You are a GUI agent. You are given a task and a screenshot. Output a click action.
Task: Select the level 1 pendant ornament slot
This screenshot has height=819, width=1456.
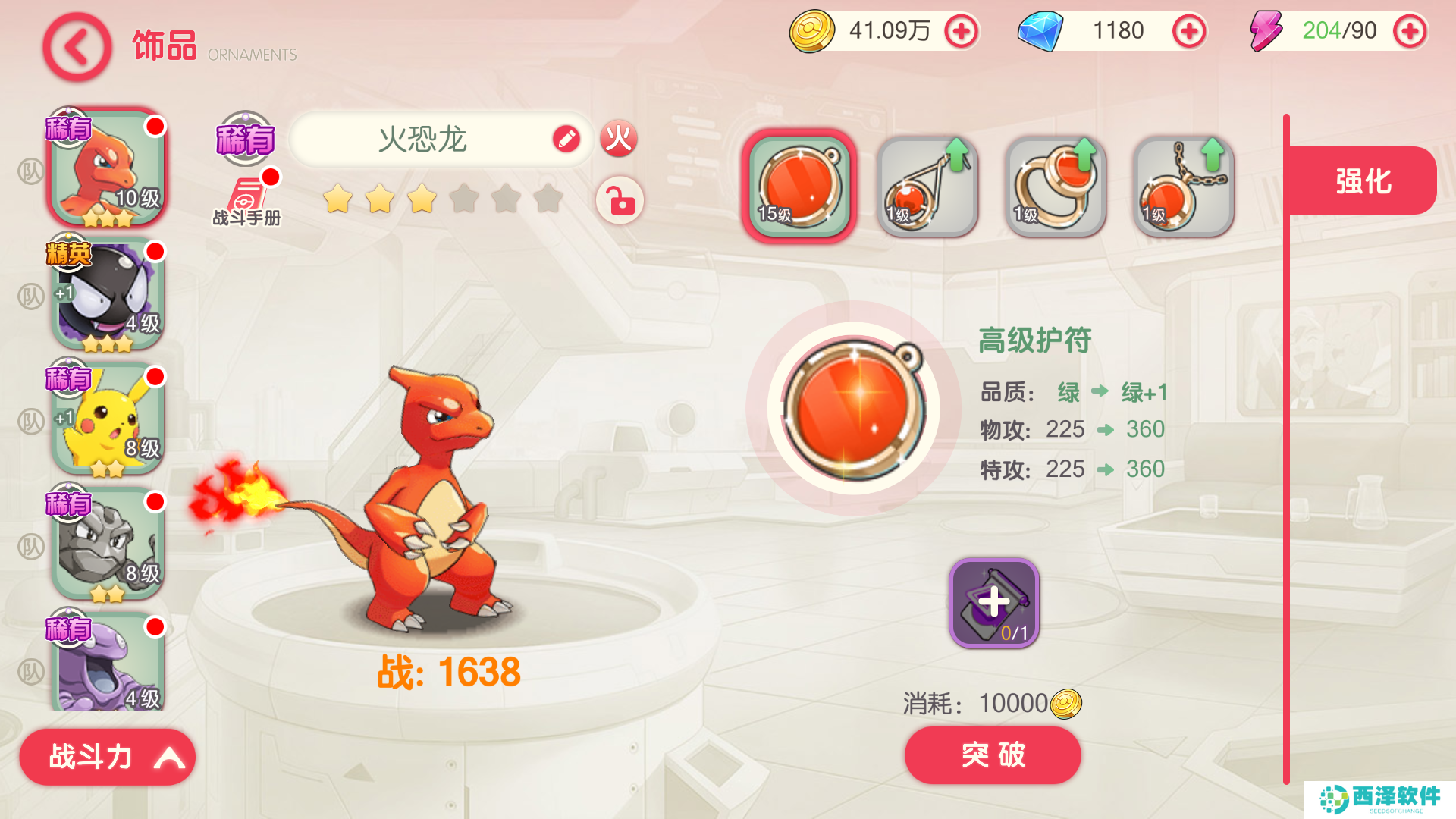coord(927,186)
